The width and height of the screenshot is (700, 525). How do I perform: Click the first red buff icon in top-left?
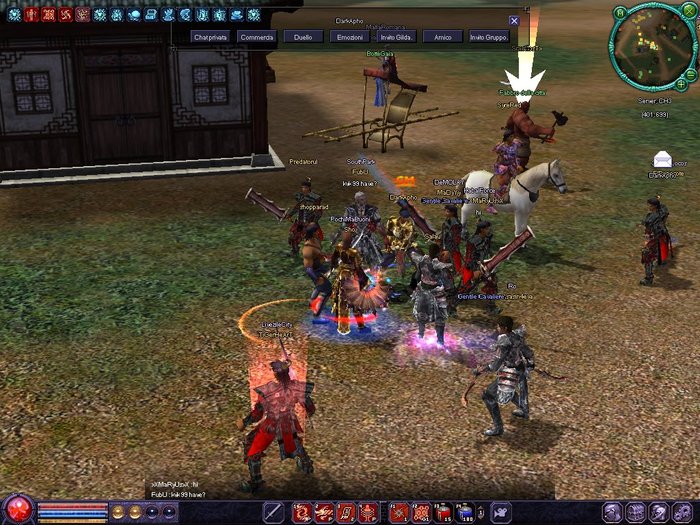[x=31, y=15]
